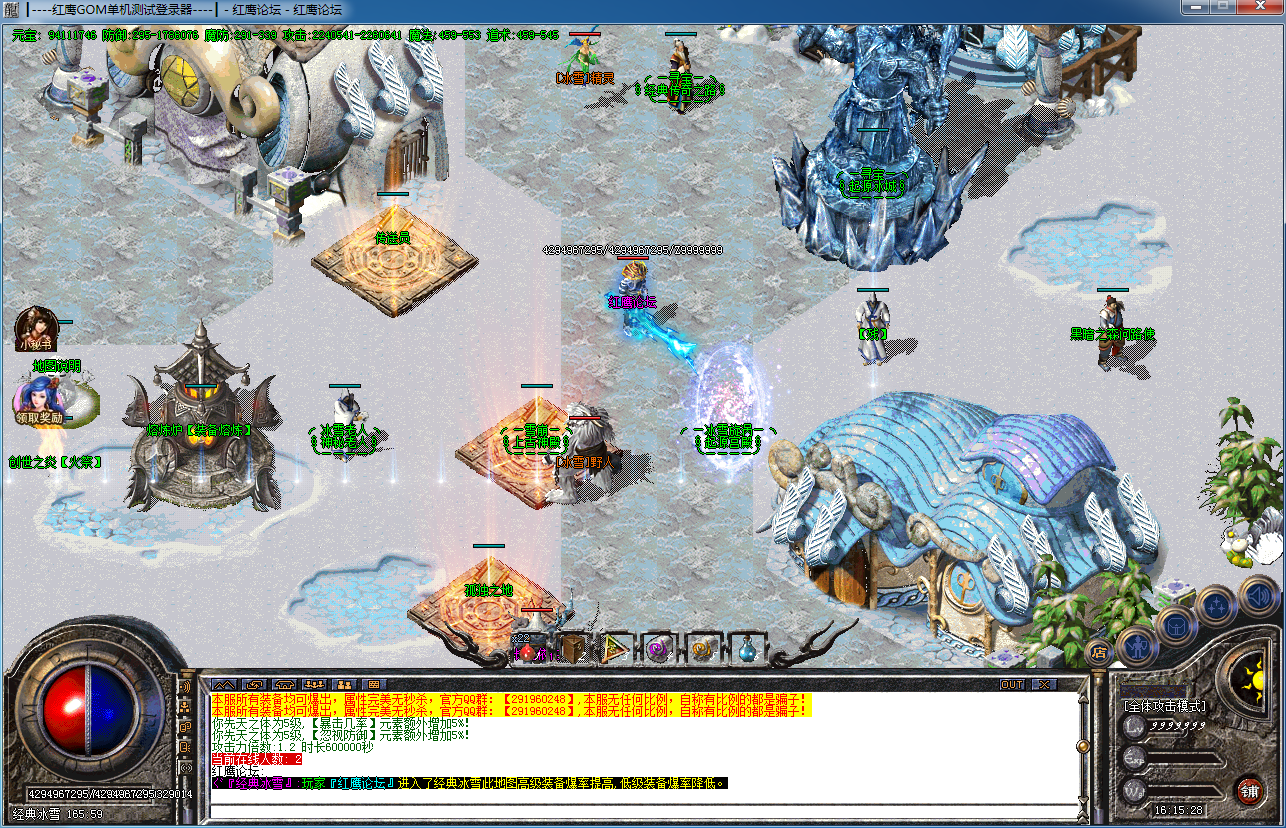Open the skills sparkle round button
The height and width of the screenshot is (828, 1286).
pos(1217,607)
